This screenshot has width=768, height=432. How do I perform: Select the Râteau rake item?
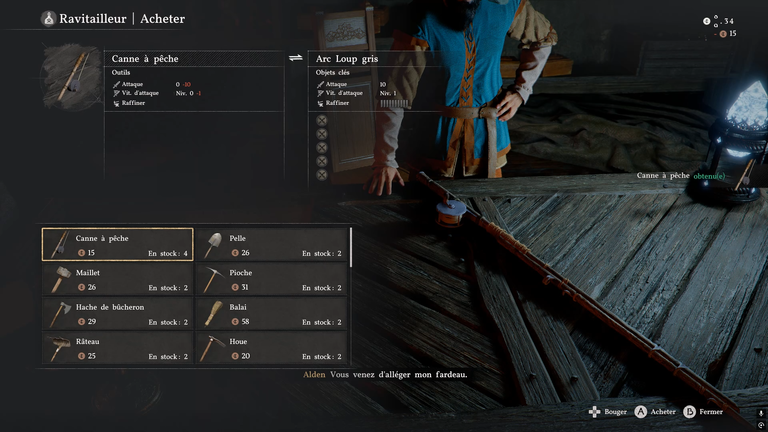pos(118,348)
